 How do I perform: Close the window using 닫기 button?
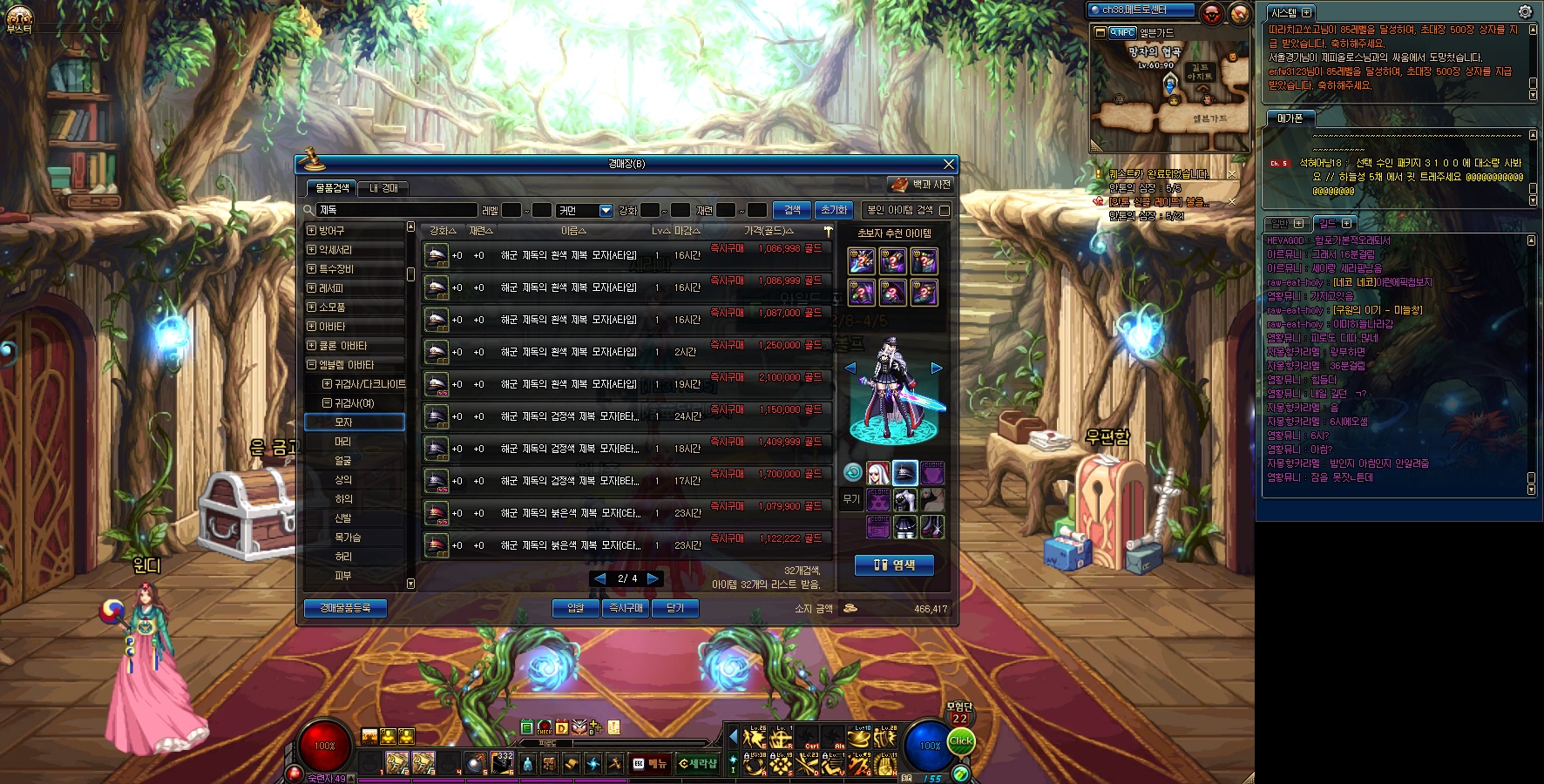click(x=675, y=608)
